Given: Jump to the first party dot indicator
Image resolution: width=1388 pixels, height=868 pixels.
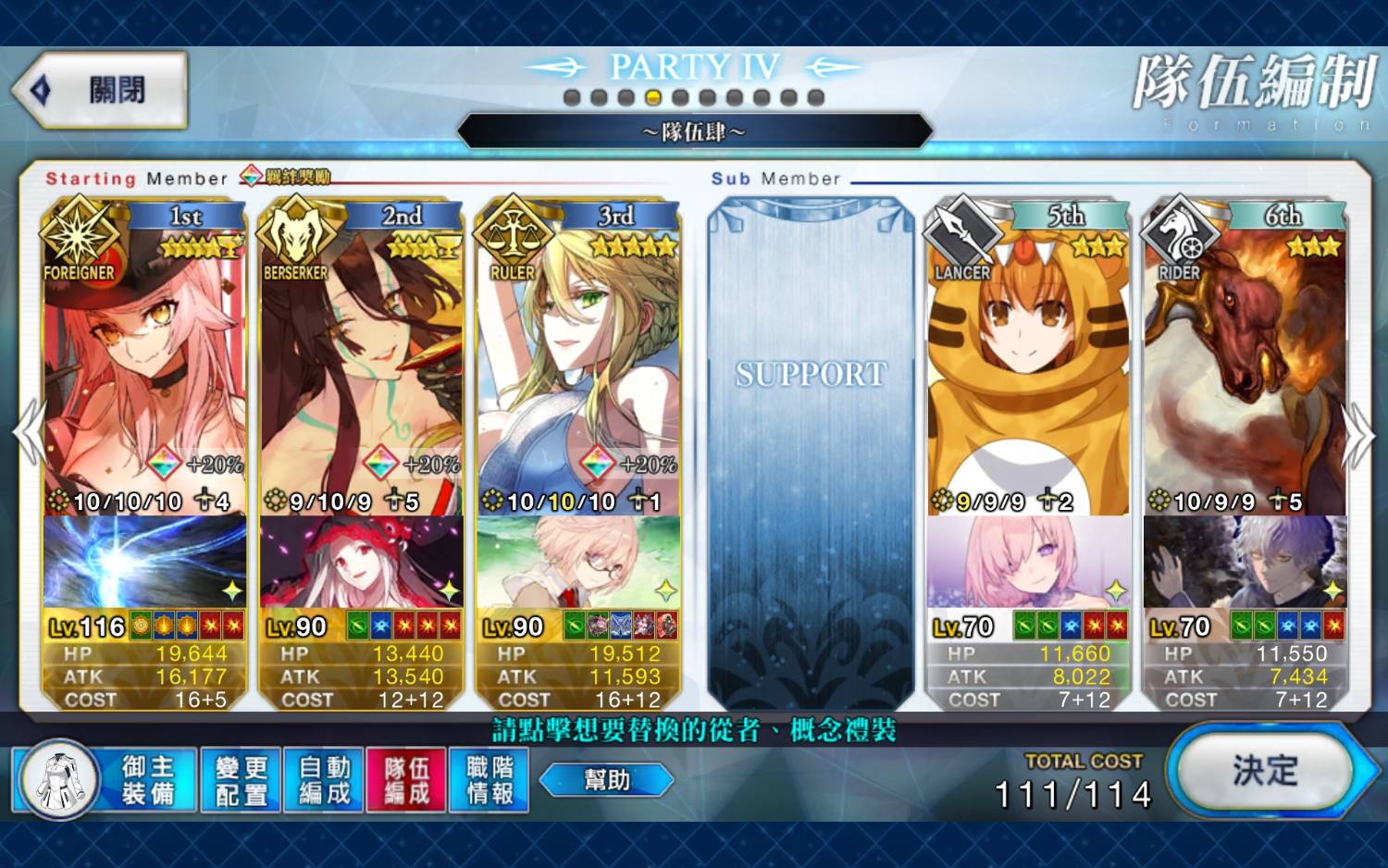Looking at the screenshot, I should pyautogui.click(x=572, y=97).
